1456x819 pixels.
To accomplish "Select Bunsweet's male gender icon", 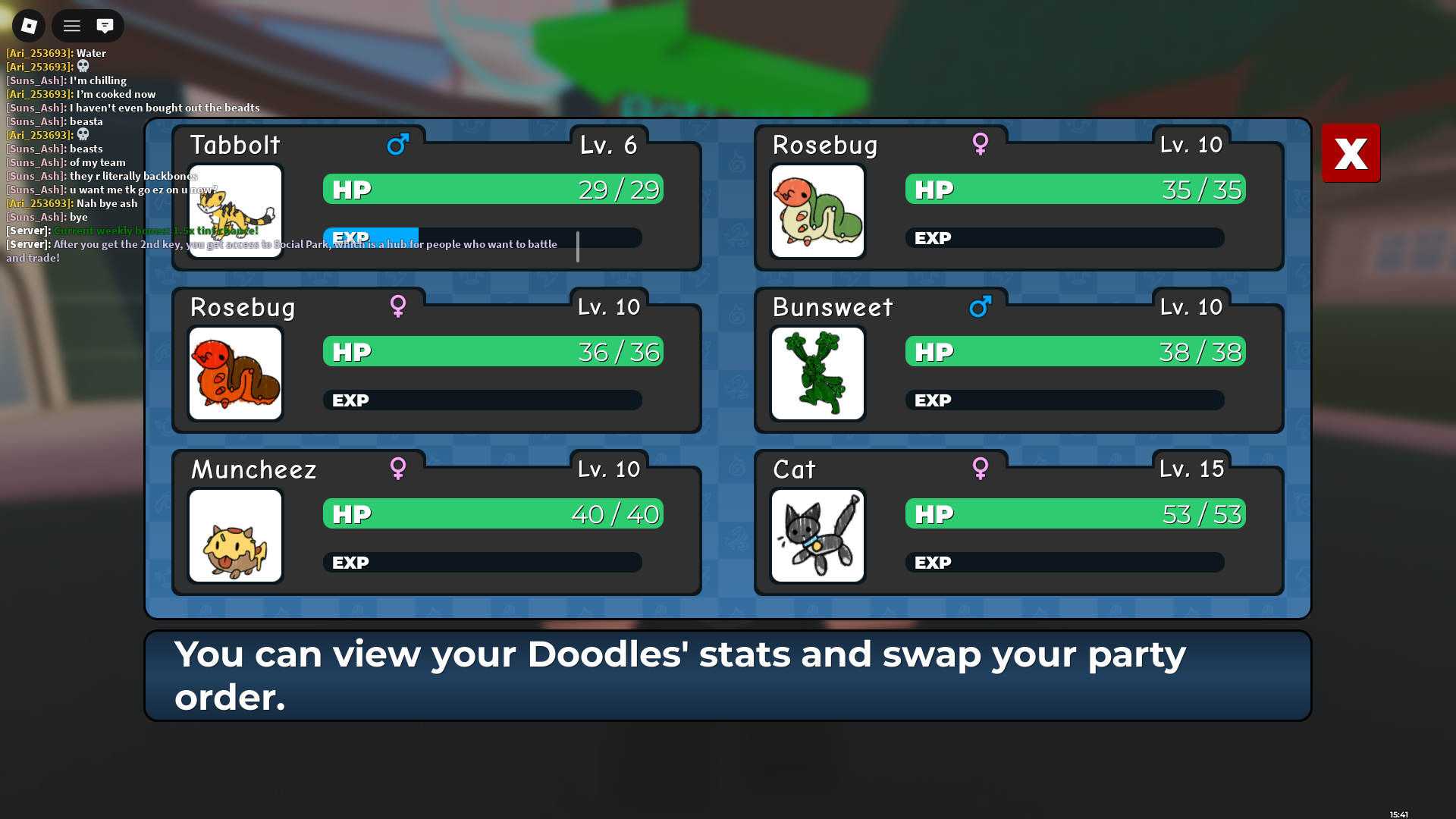I will click(981, 306).
